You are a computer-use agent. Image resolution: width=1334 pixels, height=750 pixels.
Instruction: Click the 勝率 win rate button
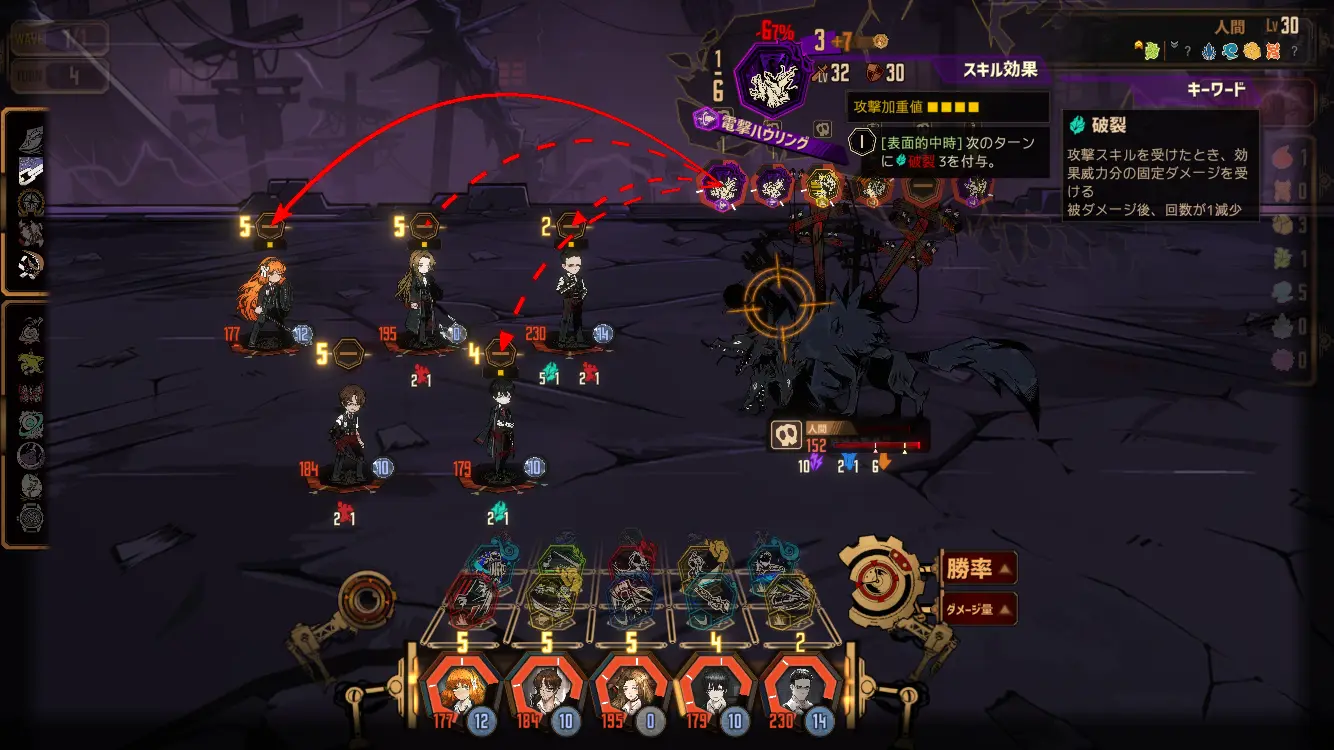(977, 569)
